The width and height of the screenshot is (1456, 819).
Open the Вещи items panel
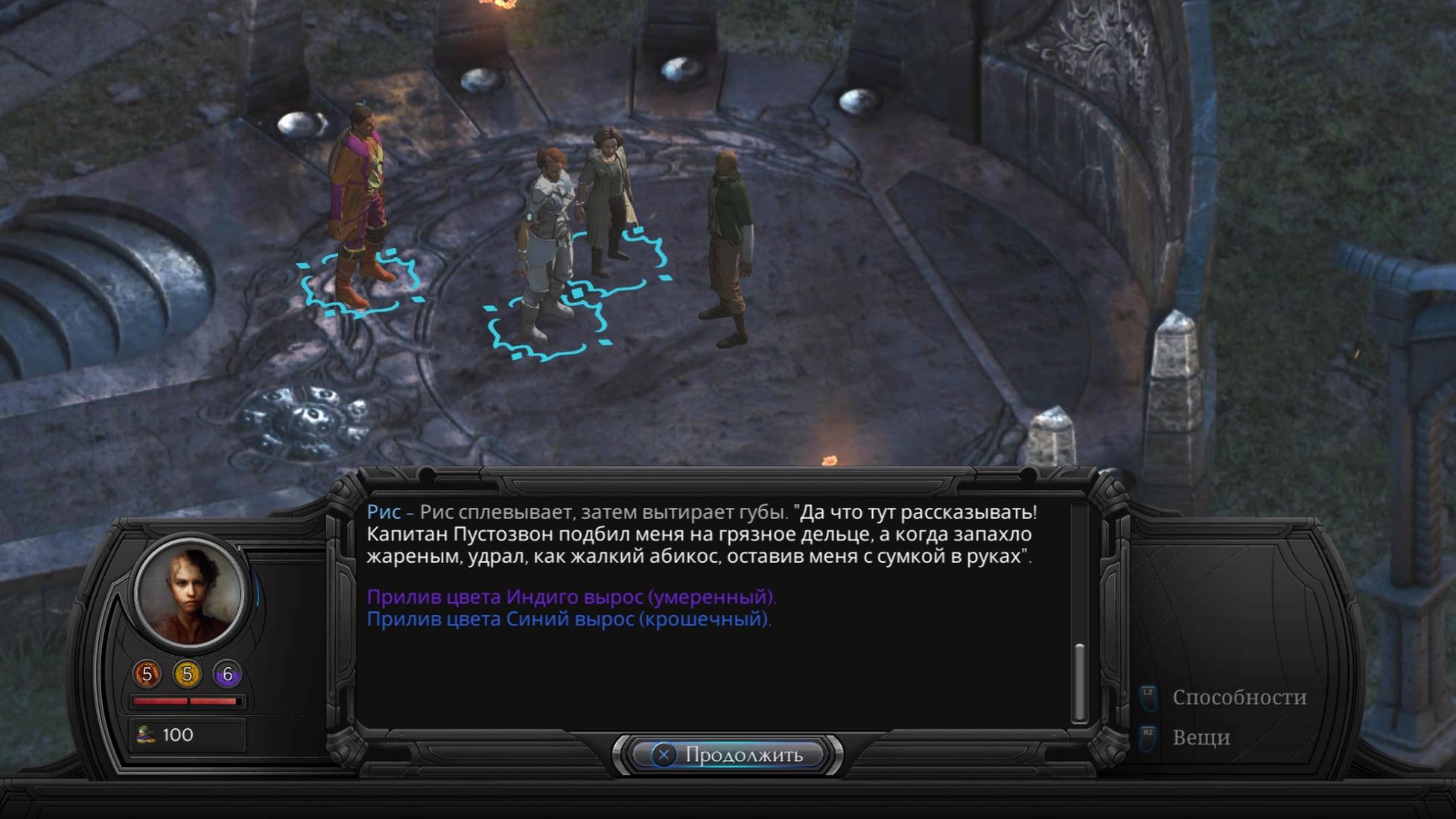click(x=1201, y=738)
